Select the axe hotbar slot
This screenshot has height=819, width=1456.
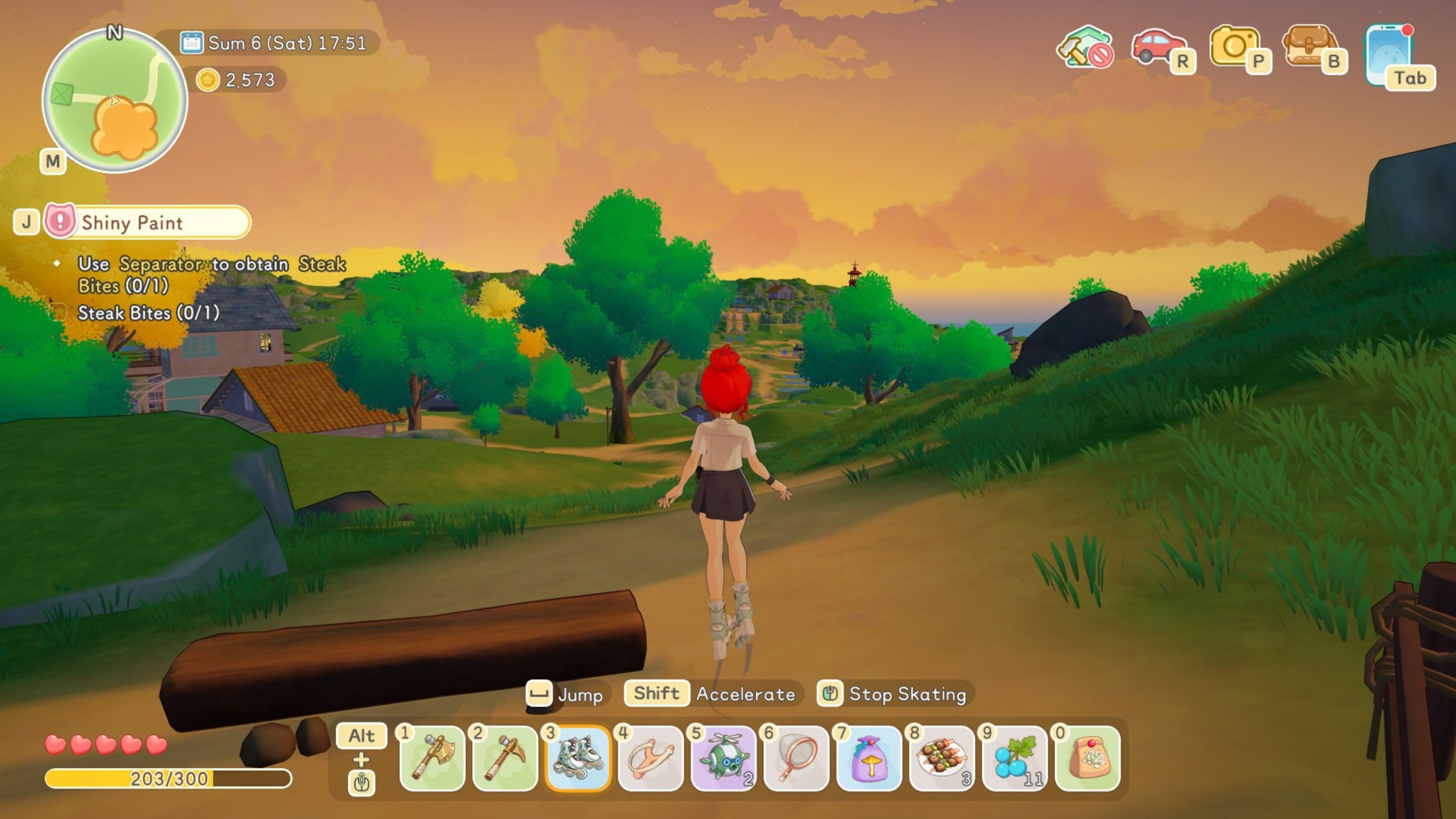click(432, 758)
